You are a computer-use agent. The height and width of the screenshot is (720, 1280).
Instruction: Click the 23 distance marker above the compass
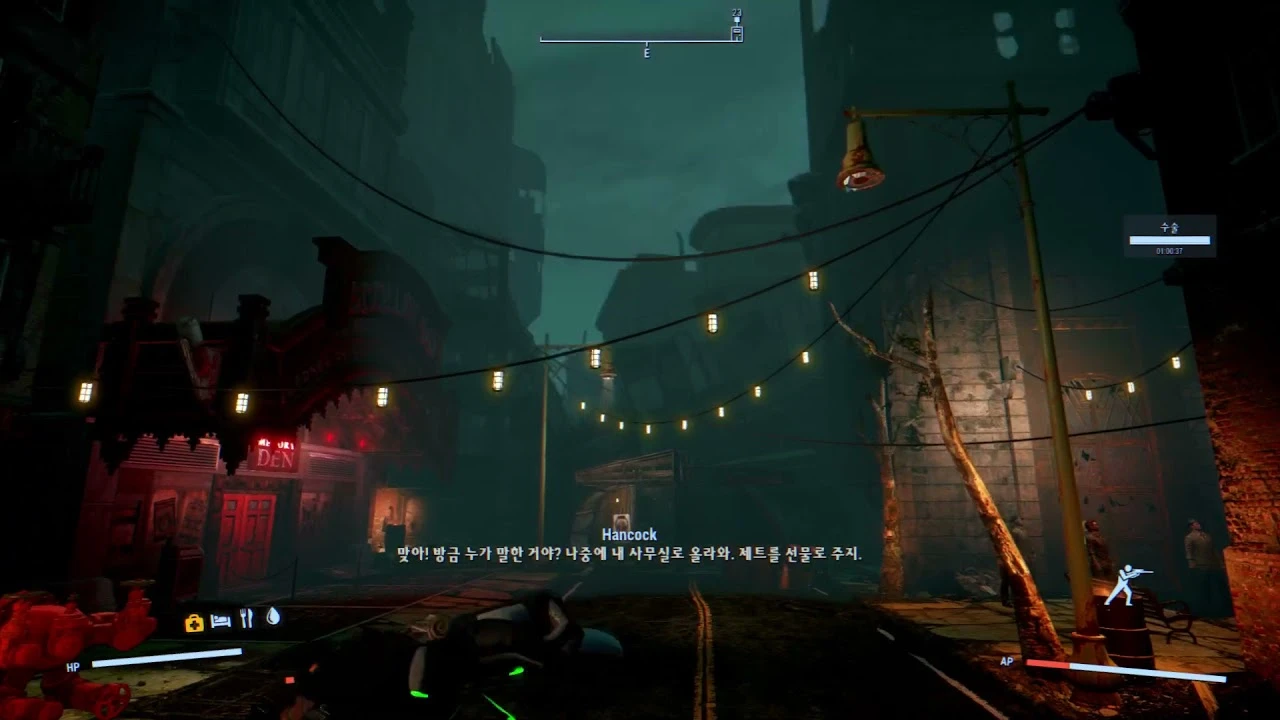[x=736, y=11]
